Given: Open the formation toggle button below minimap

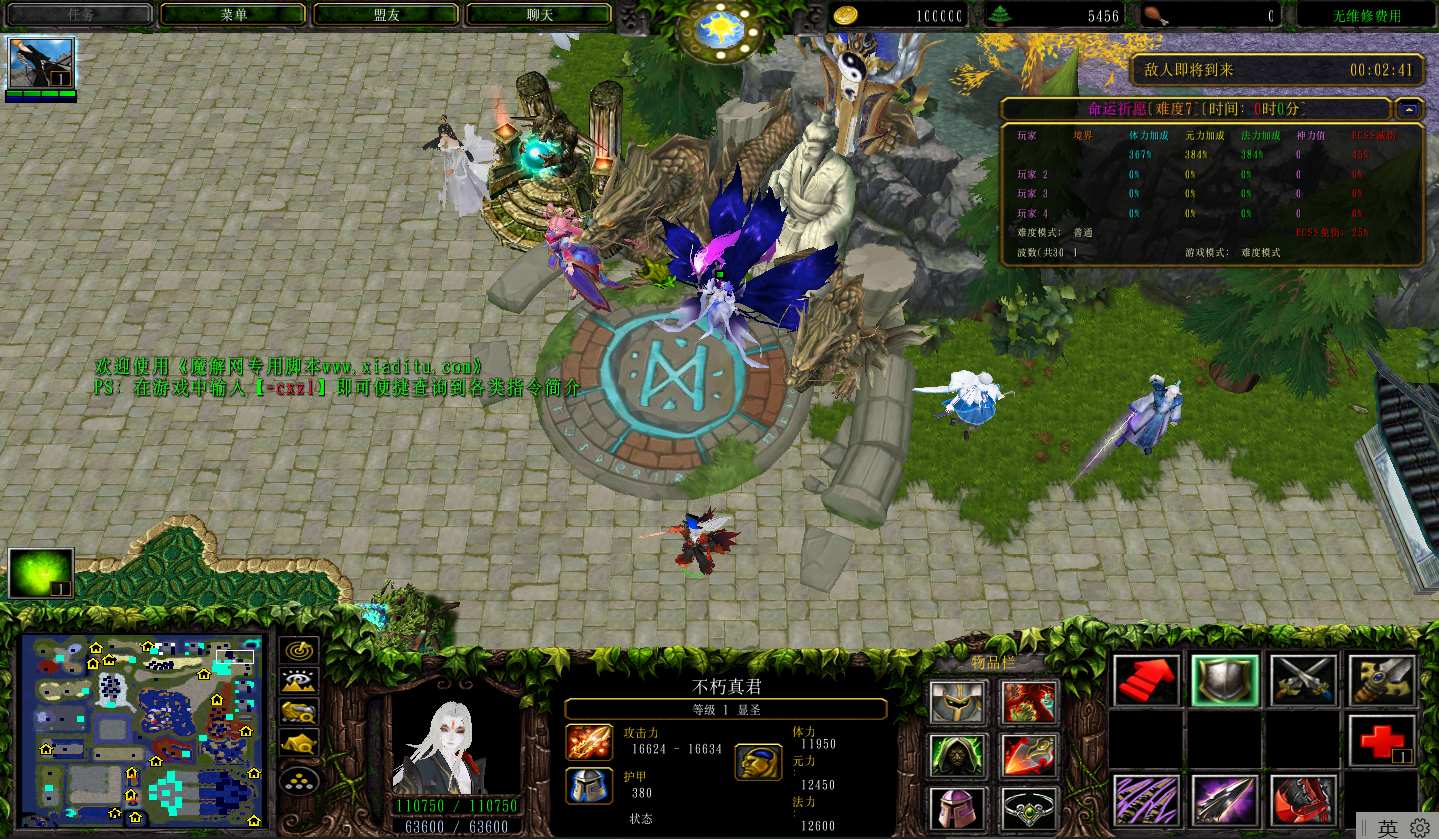Looking at the screenshot, I should click(299, 779).
